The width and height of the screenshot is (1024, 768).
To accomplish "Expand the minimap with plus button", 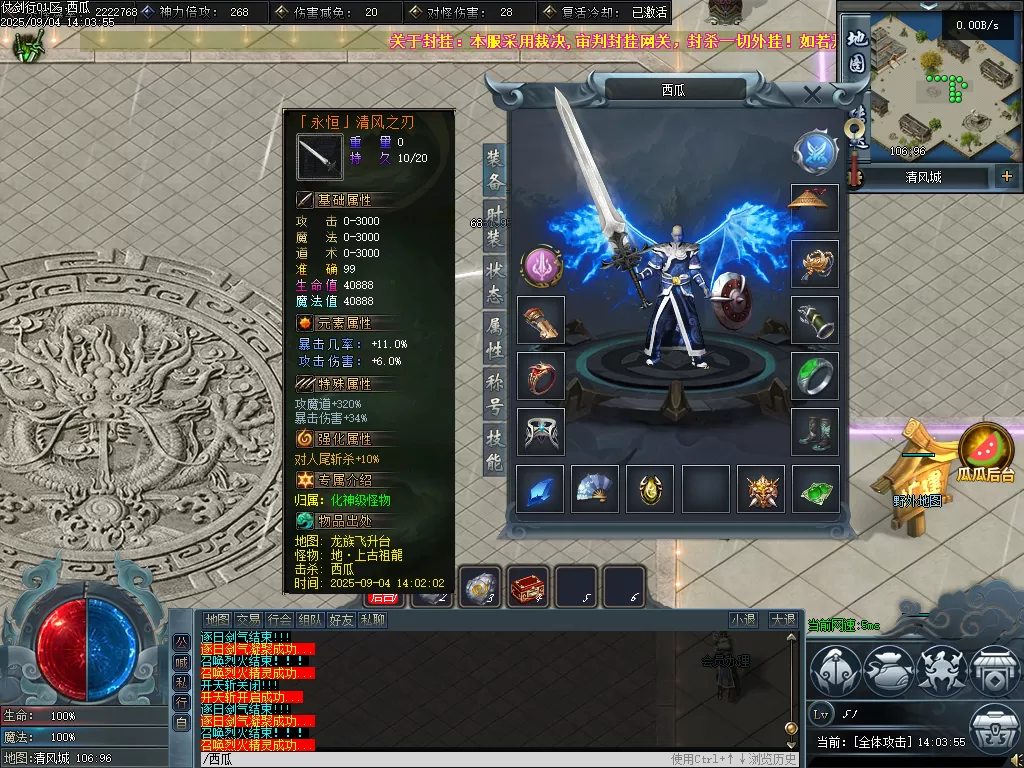I will pyautogui.click(x=1006, y=177).
